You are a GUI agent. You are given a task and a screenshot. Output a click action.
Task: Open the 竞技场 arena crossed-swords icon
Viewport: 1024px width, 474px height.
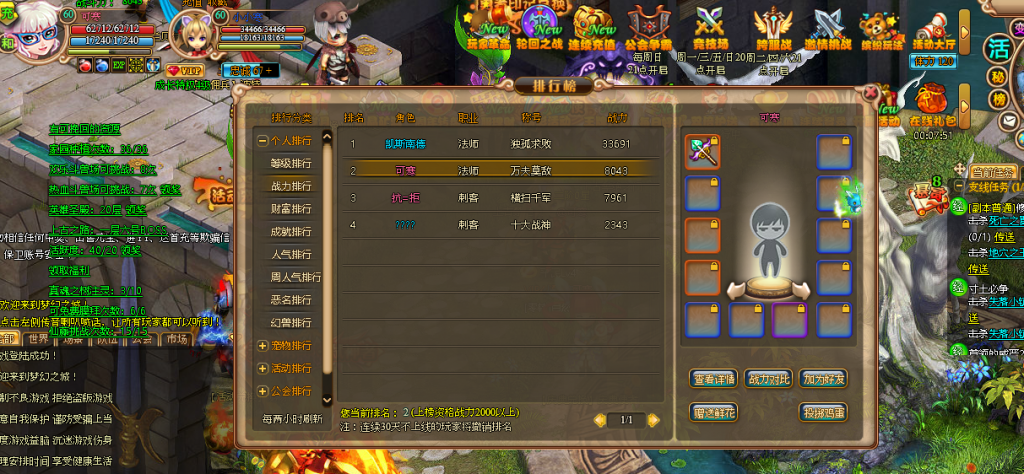[x=711, y=27]
